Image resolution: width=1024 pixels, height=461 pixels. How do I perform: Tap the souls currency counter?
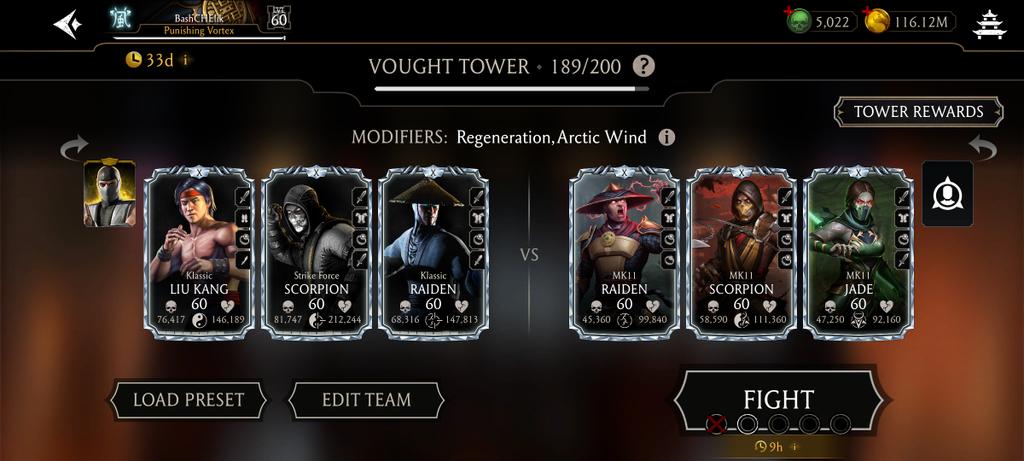[819, 21]
